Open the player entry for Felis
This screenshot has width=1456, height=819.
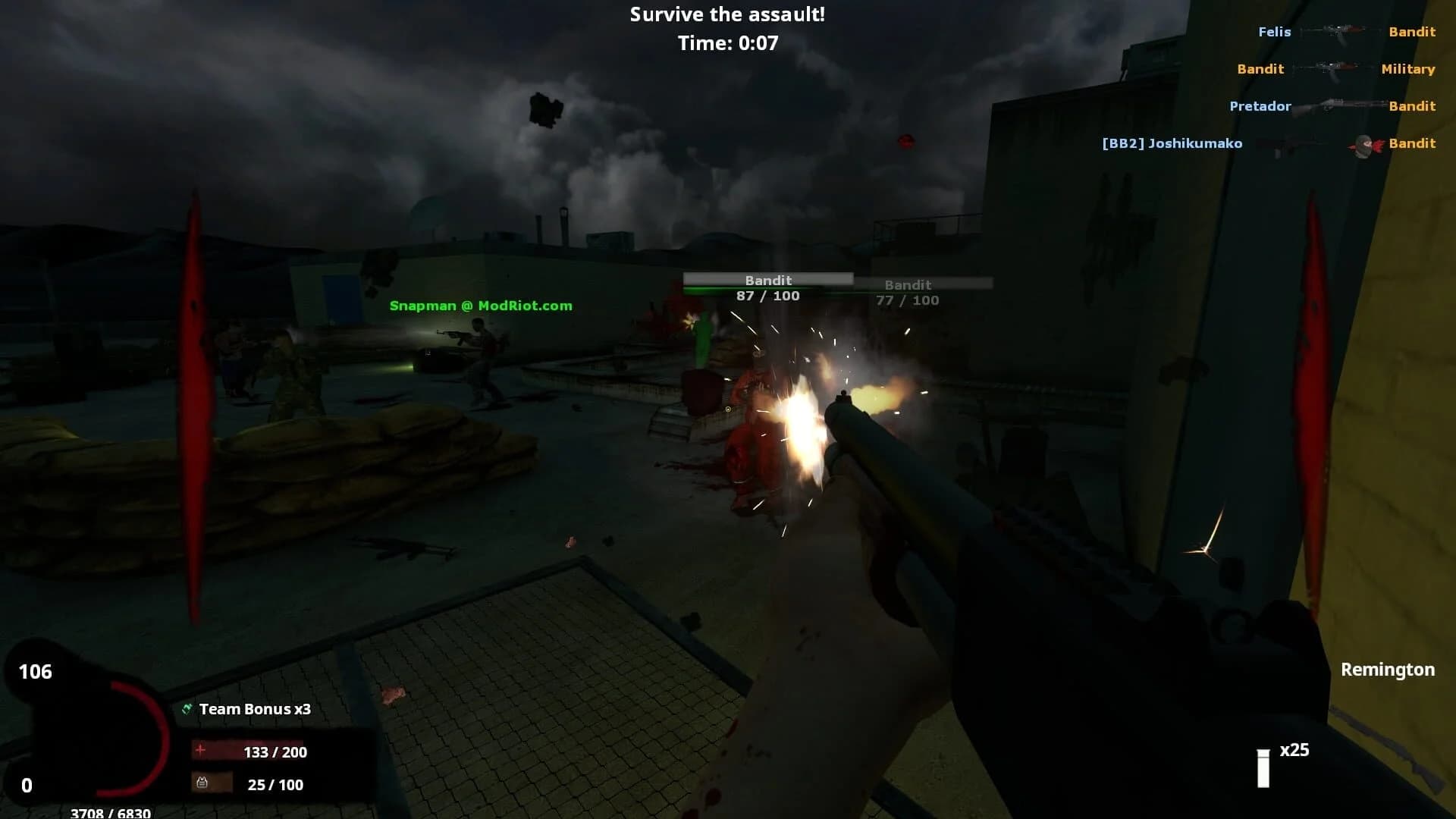[1276, 32]
